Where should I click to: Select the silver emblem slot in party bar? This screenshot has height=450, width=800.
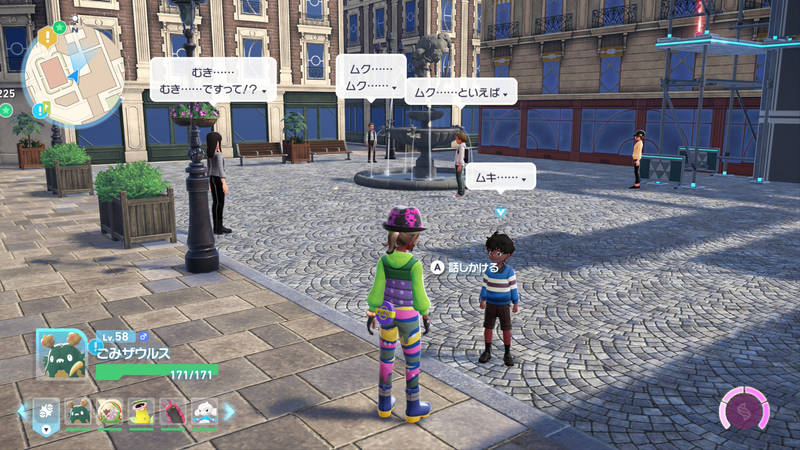click(47, 411)
